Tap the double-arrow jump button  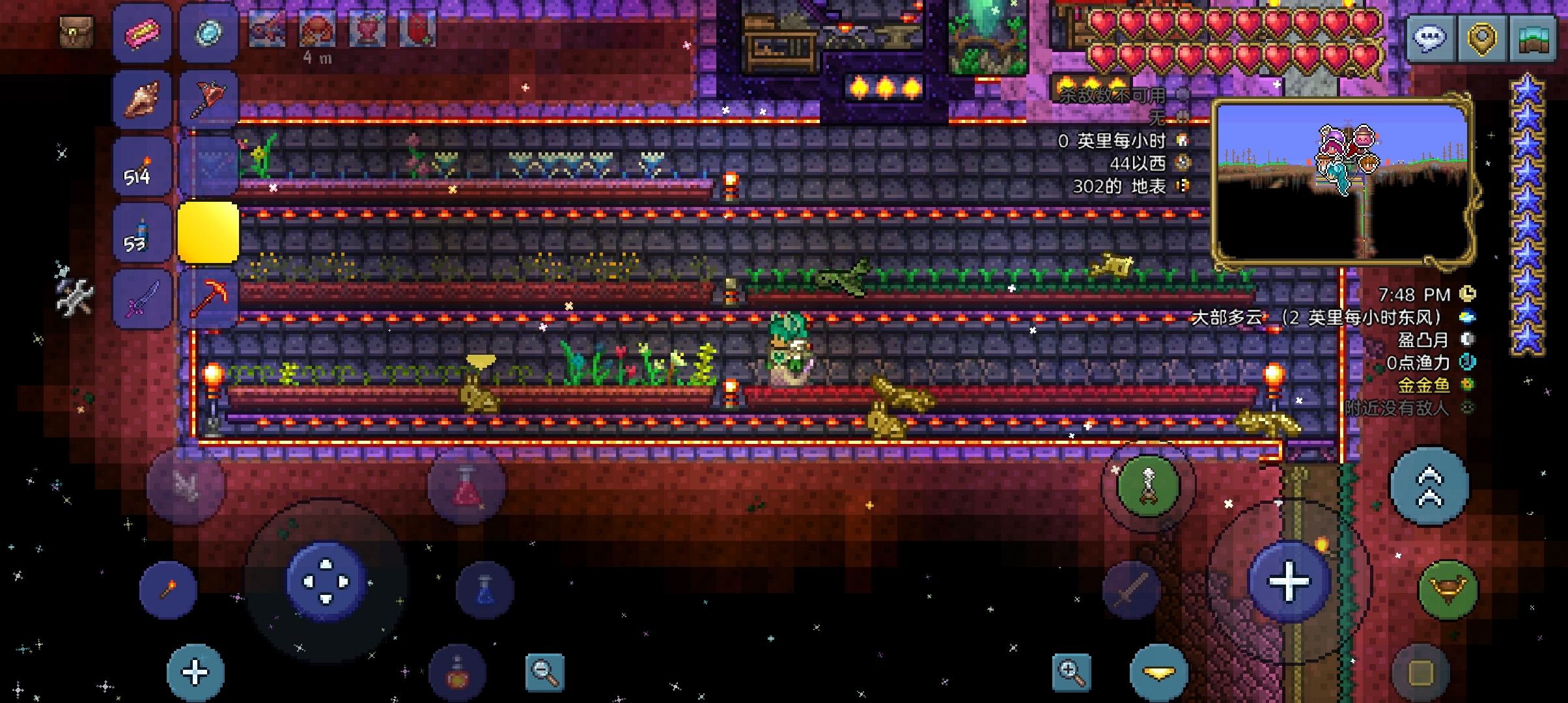[x=1429, y=486]
